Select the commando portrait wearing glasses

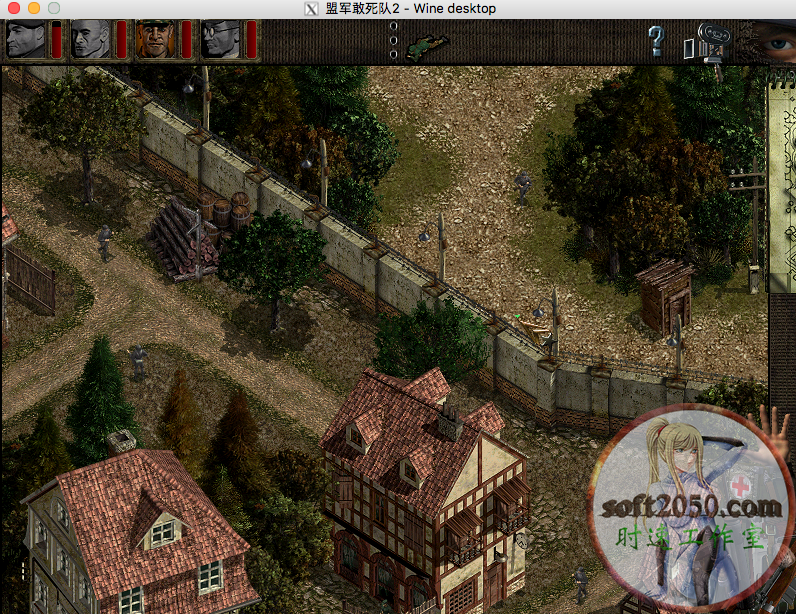pos(220,40)
